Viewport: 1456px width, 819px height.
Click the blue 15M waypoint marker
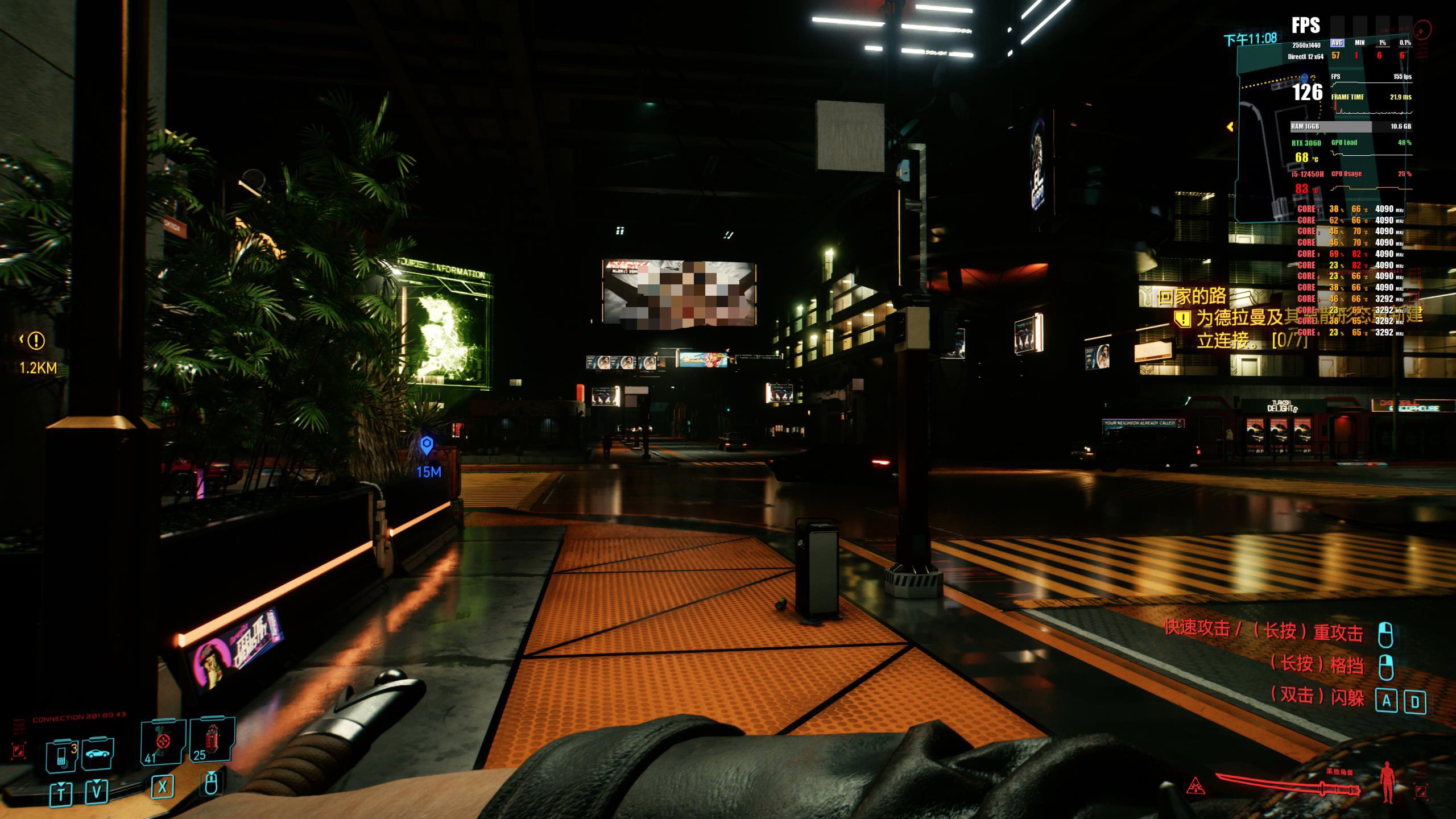coord(427,445)
